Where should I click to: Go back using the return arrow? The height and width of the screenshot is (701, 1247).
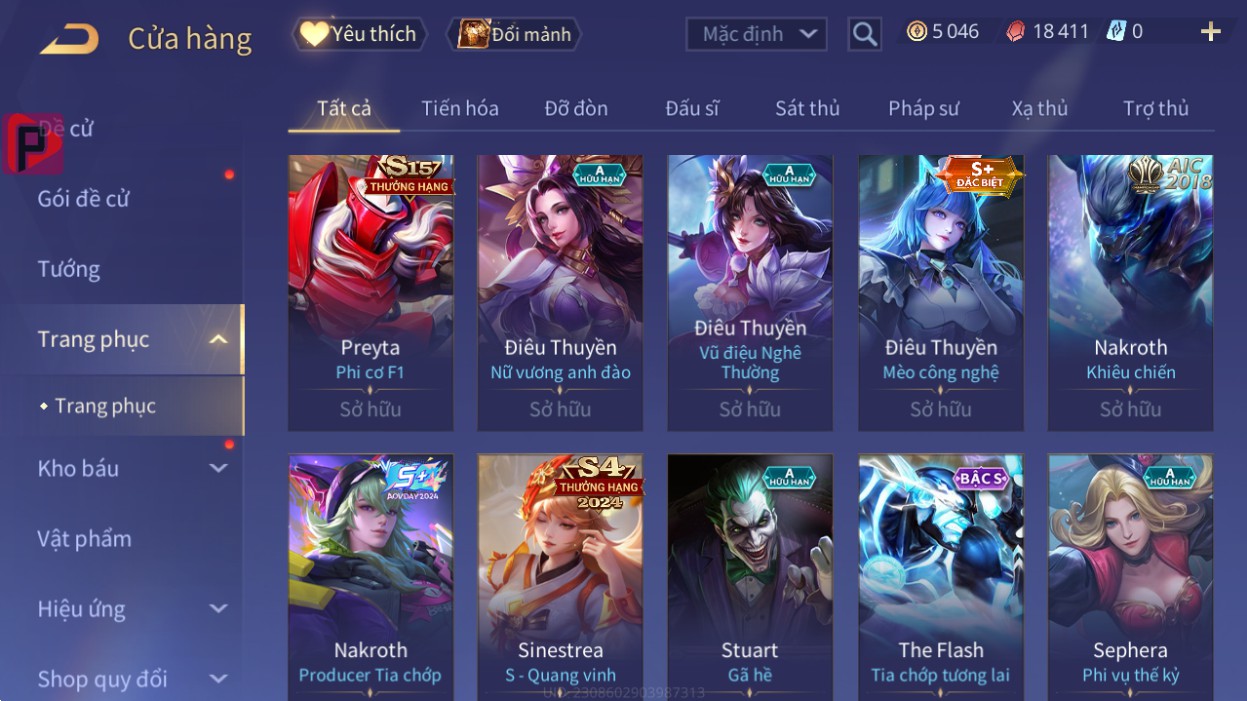tap(69, 39)
